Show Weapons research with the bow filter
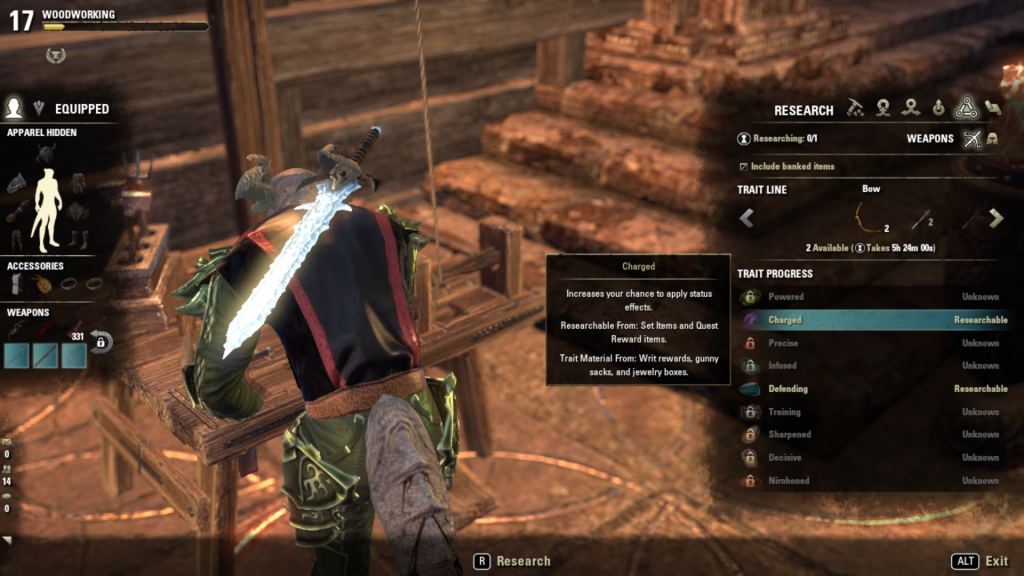Image resolution: width=1024 pixels, height=576 pixels. coord(972,139)
